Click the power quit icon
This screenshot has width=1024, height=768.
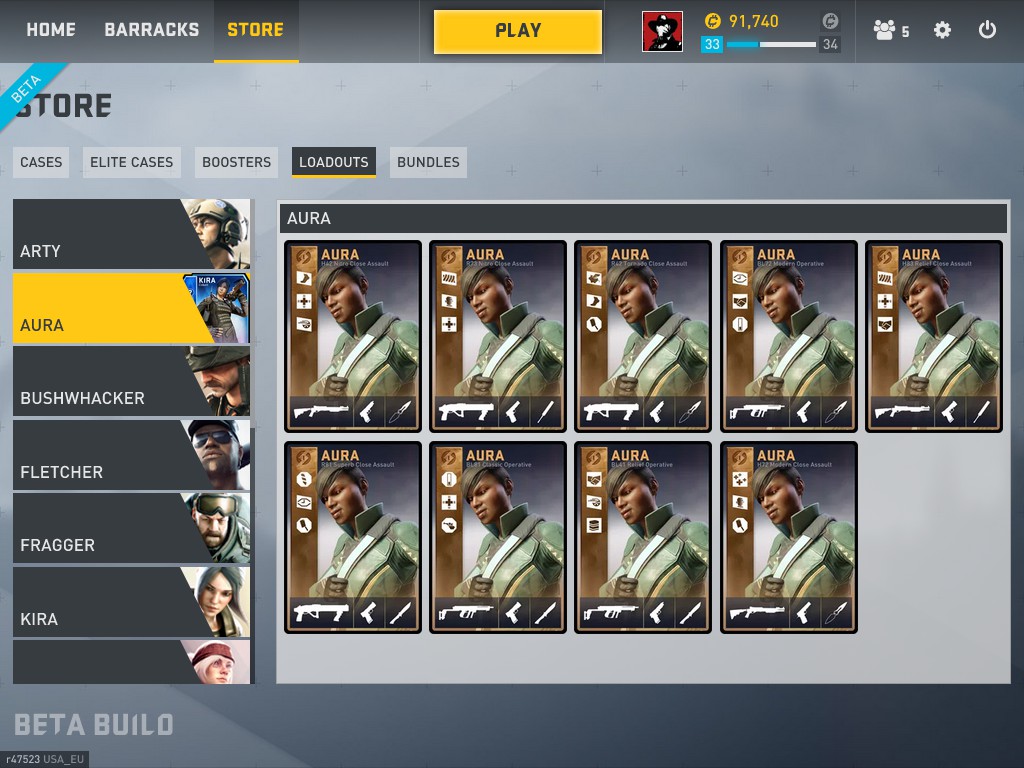pyautogui.click(x=987, y=30)
